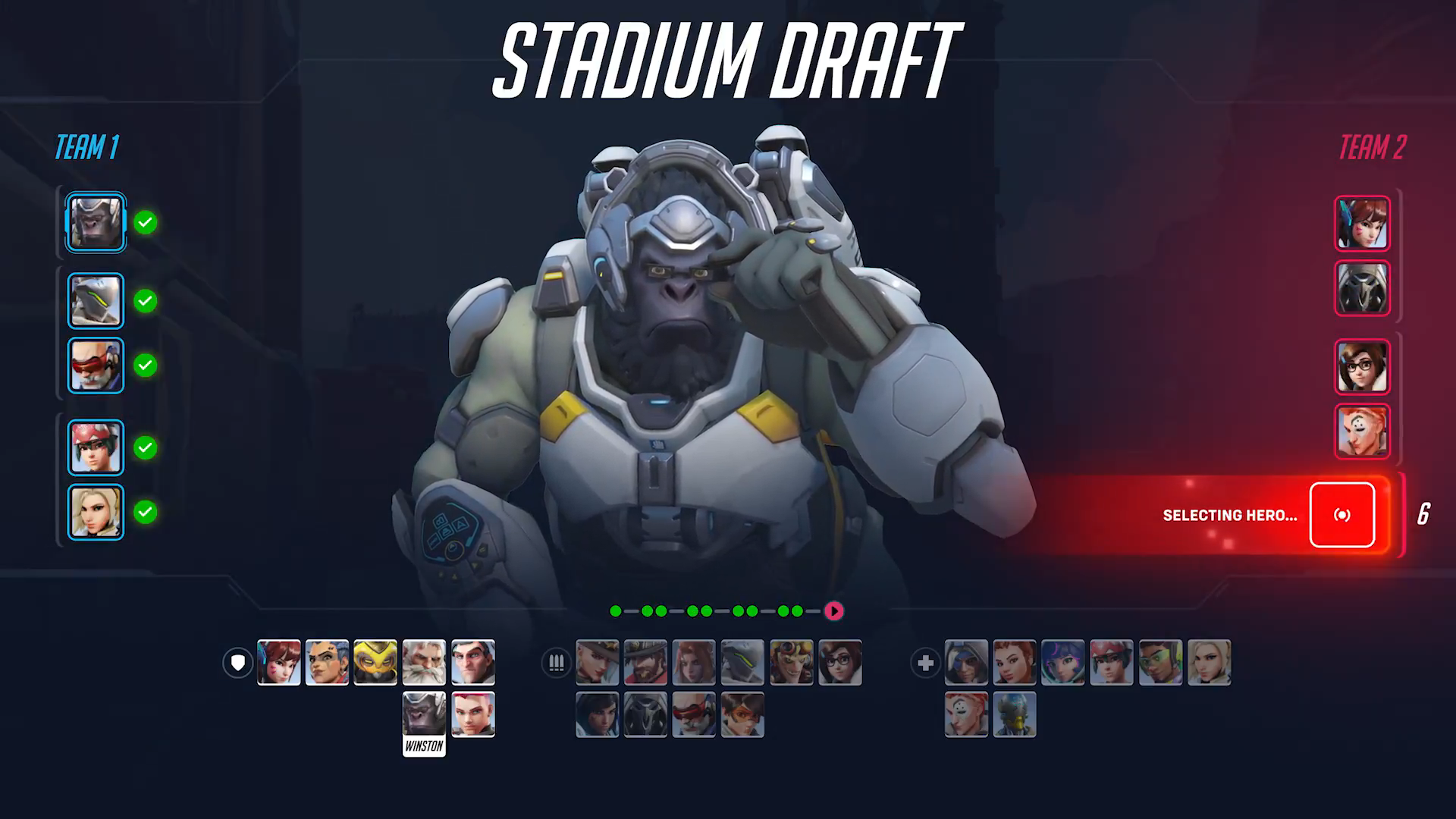The width and height of the screenshot is (1456, 819).
Task: Select the Pharah hero portrait
Action: (597, 714)
